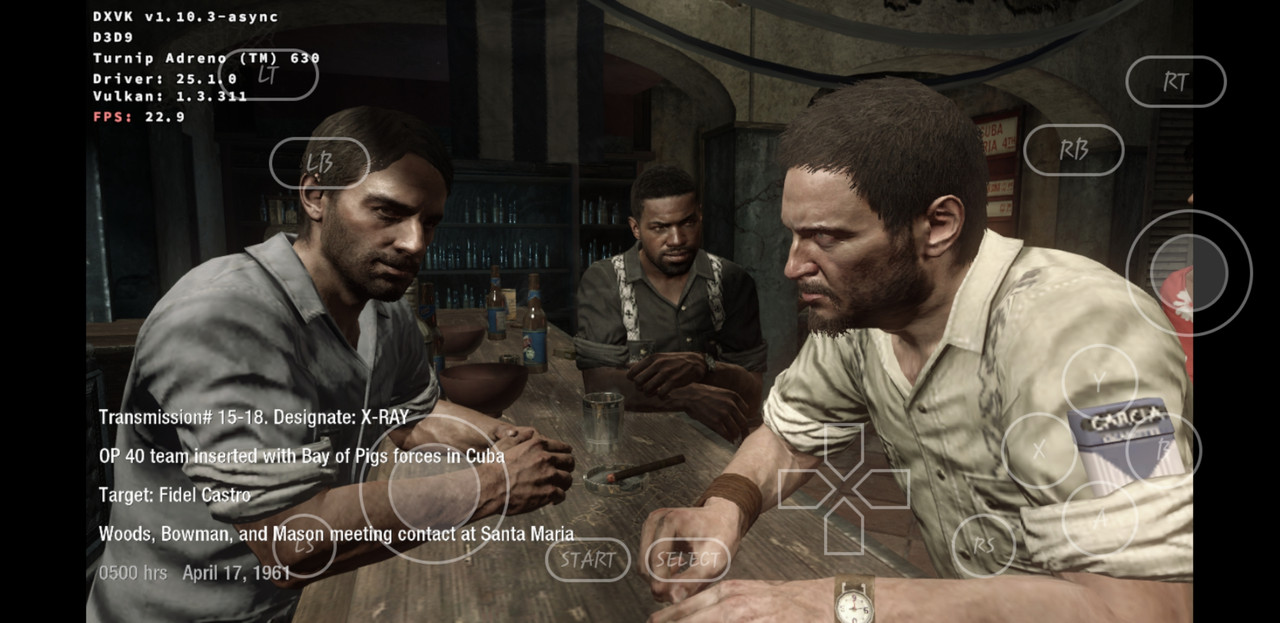Image resolution: width=1280 pixels, height=623 pixels.
Task: Tap the down arrow of the virtual D-pad
Action: click(844, 530)
